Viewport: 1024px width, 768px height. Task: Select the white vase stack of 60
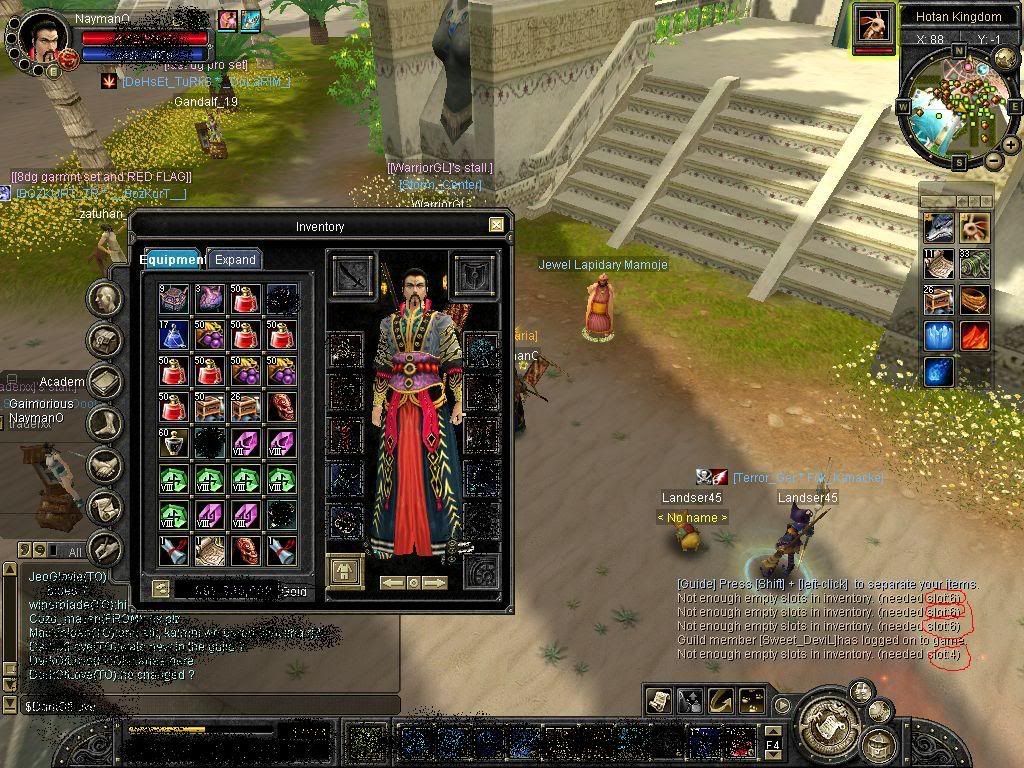[x=174, y=442]
